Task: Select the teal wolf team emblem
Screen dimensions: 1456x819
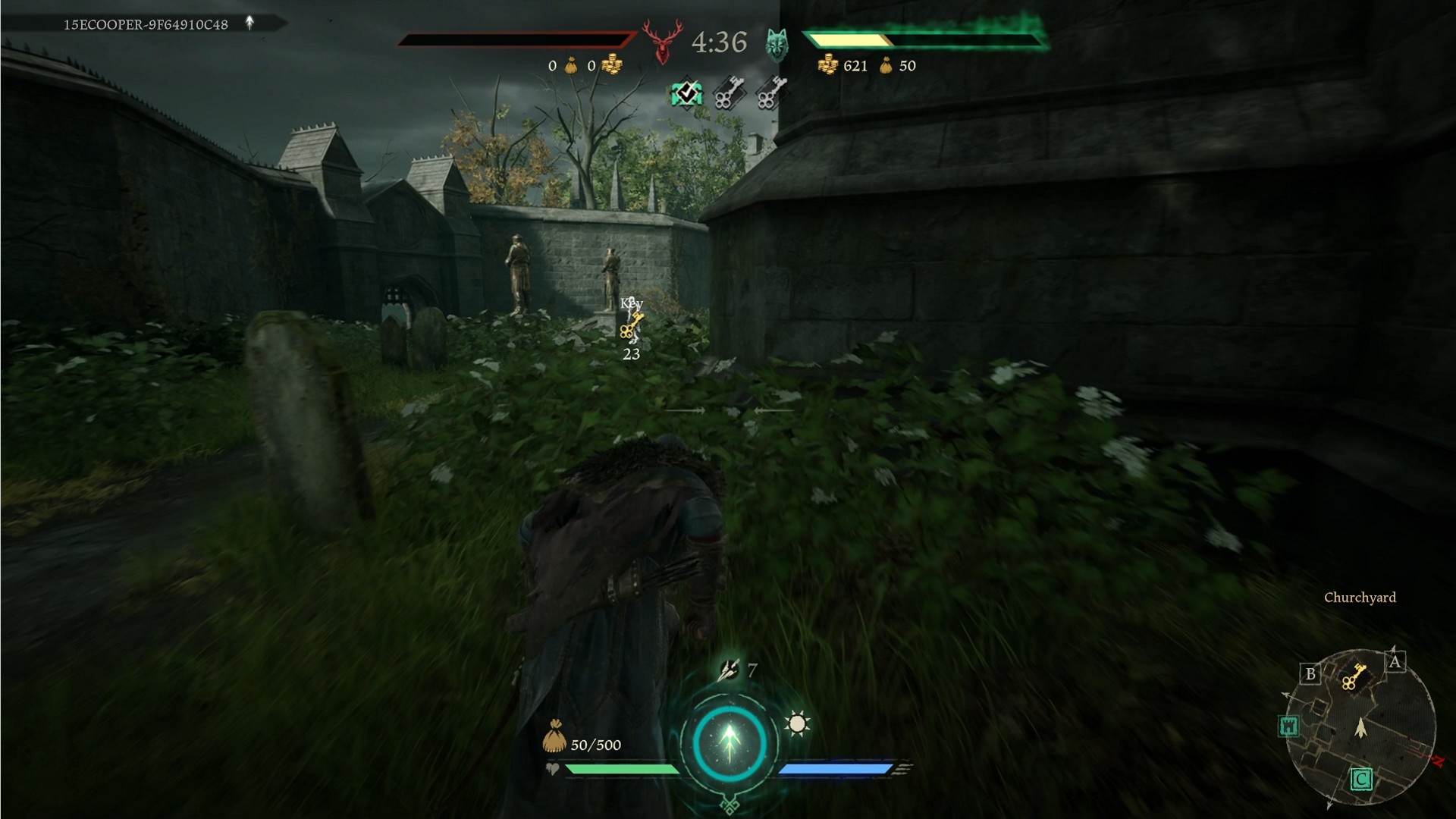Action: point(777,44)
